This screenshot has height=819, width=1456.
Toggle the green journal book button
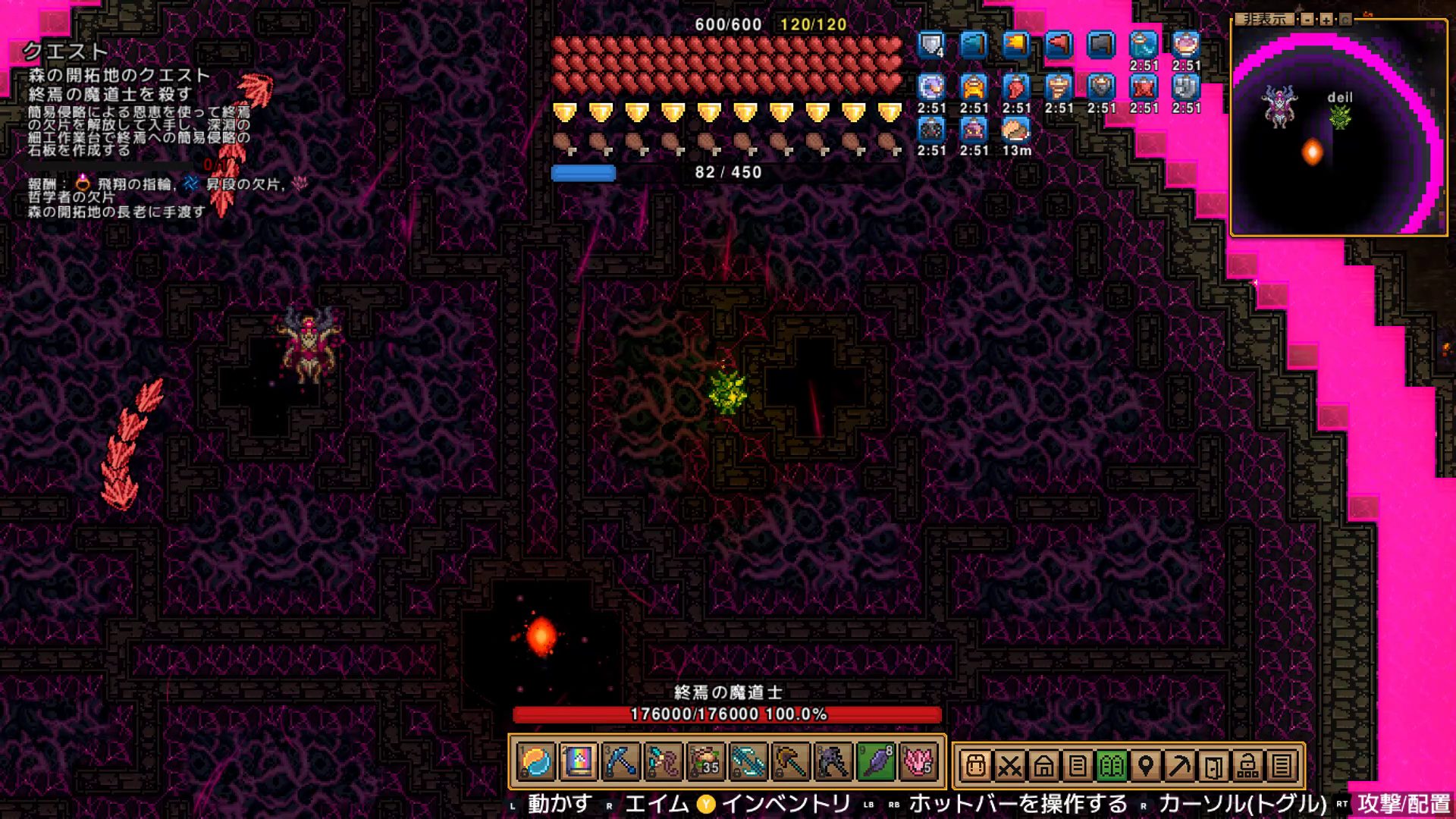pyautogui.click(x=1112, y=767)
